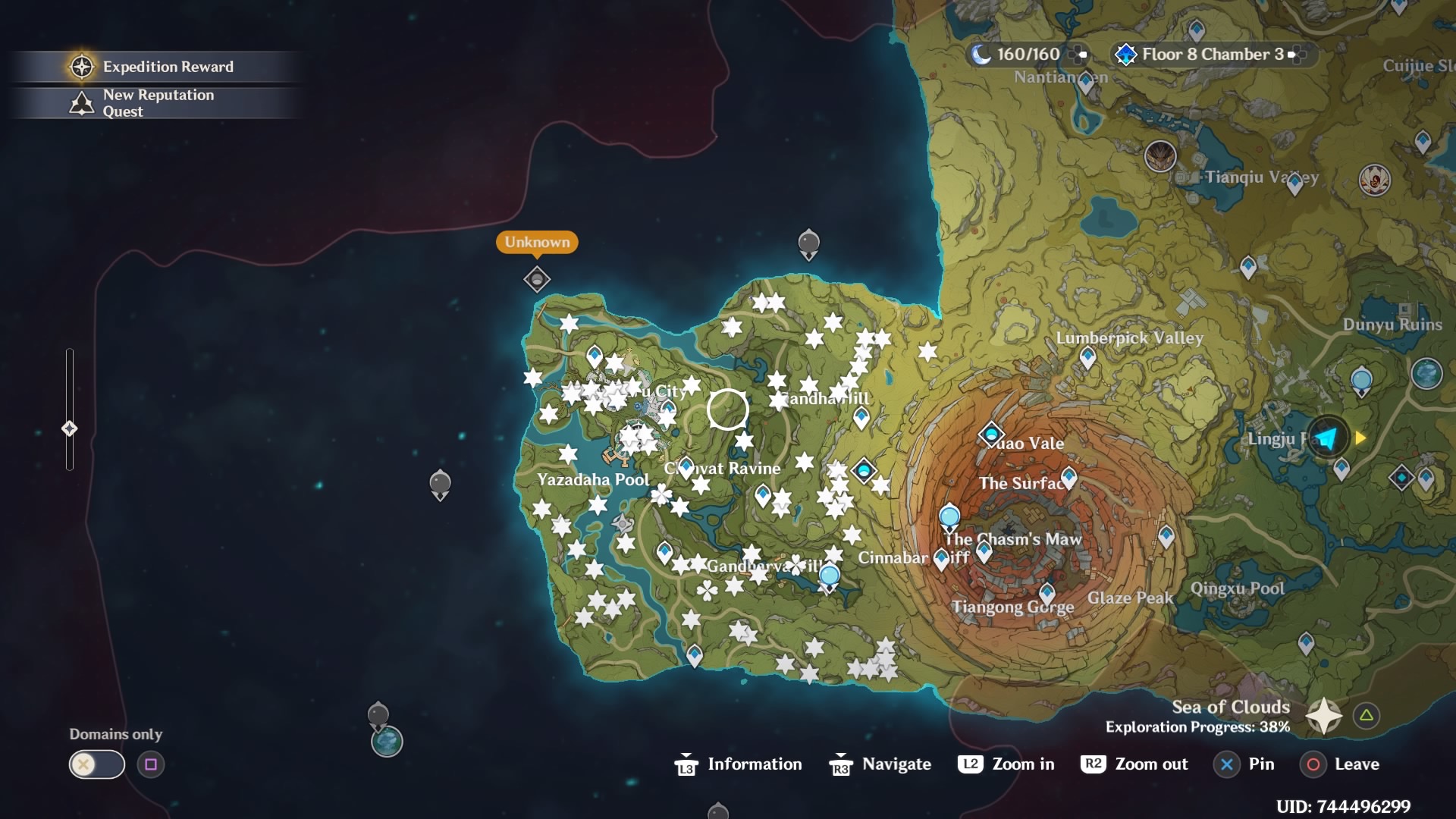Click the yellow arrow beside the player marker
The width and height of the screenshot is (1456, 819).
[1360, 438]
